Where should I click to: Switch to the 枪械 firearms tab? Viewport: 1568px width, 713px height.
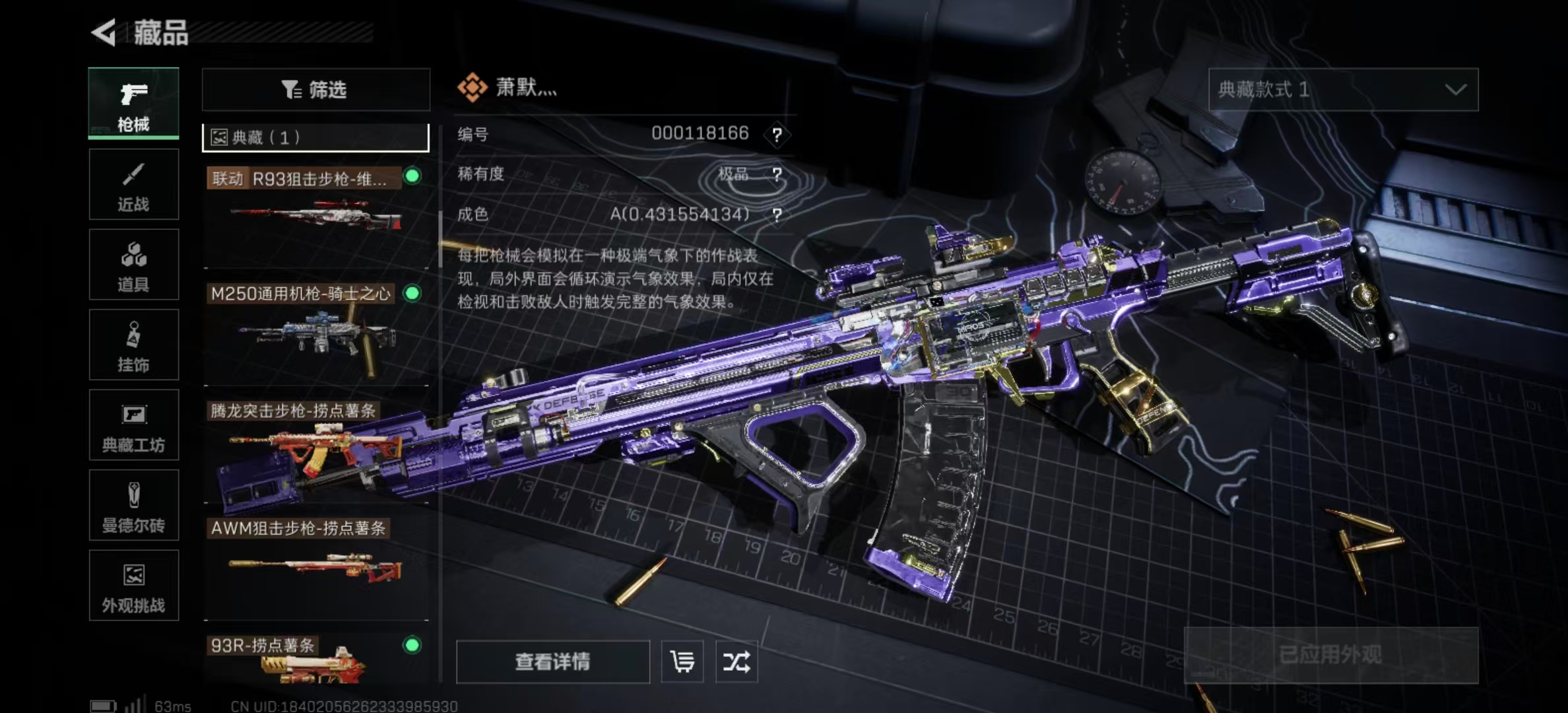[133, 104]
